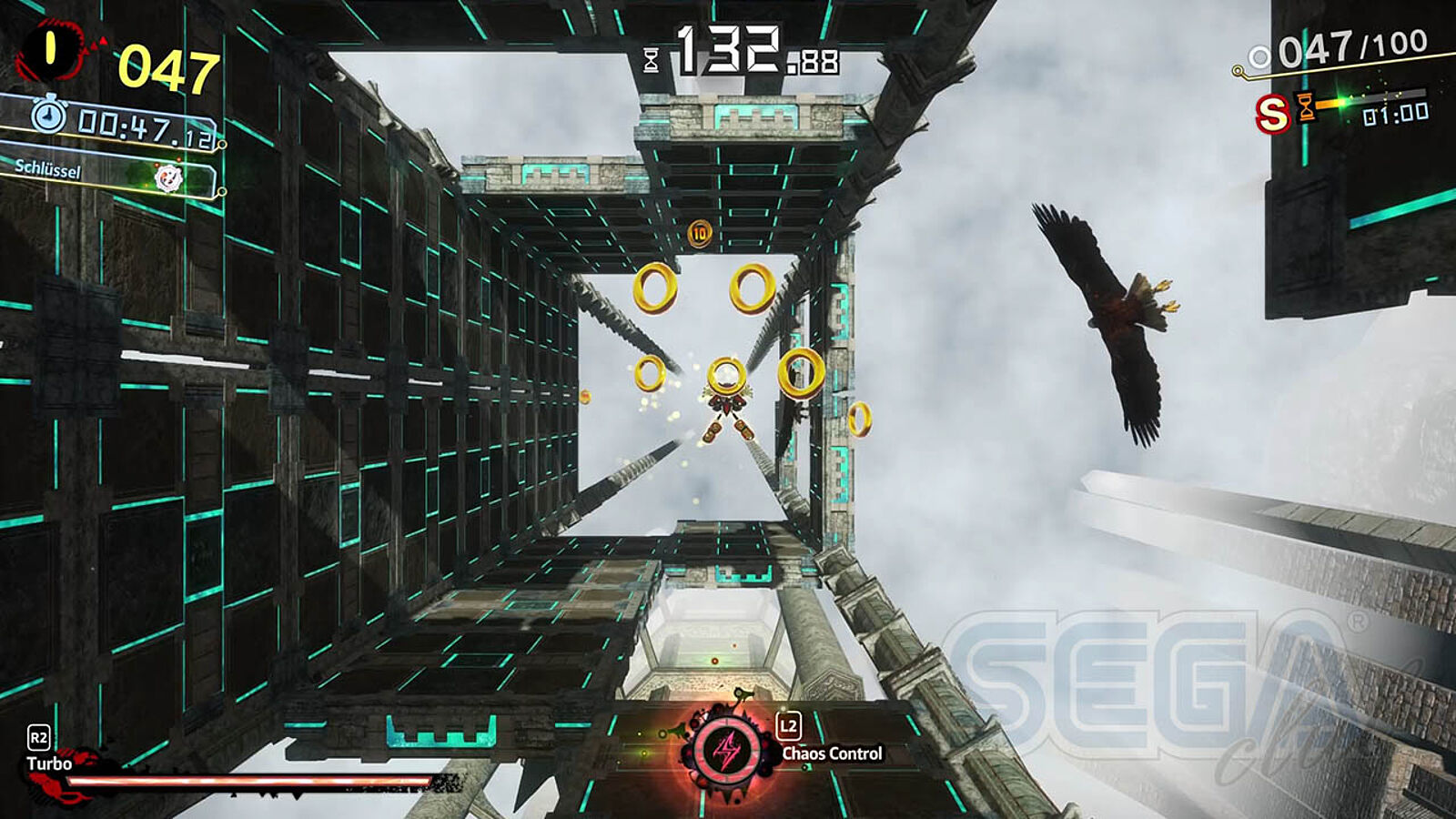Activate the Chaos Control ability icon
This screenshot has height=819, width=1456.
pos(727,752)
